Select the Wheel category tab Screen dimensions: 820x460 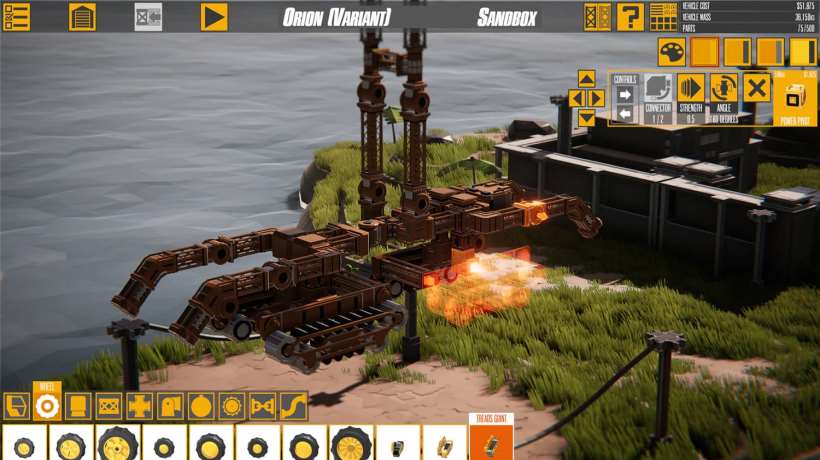(47, 405)
